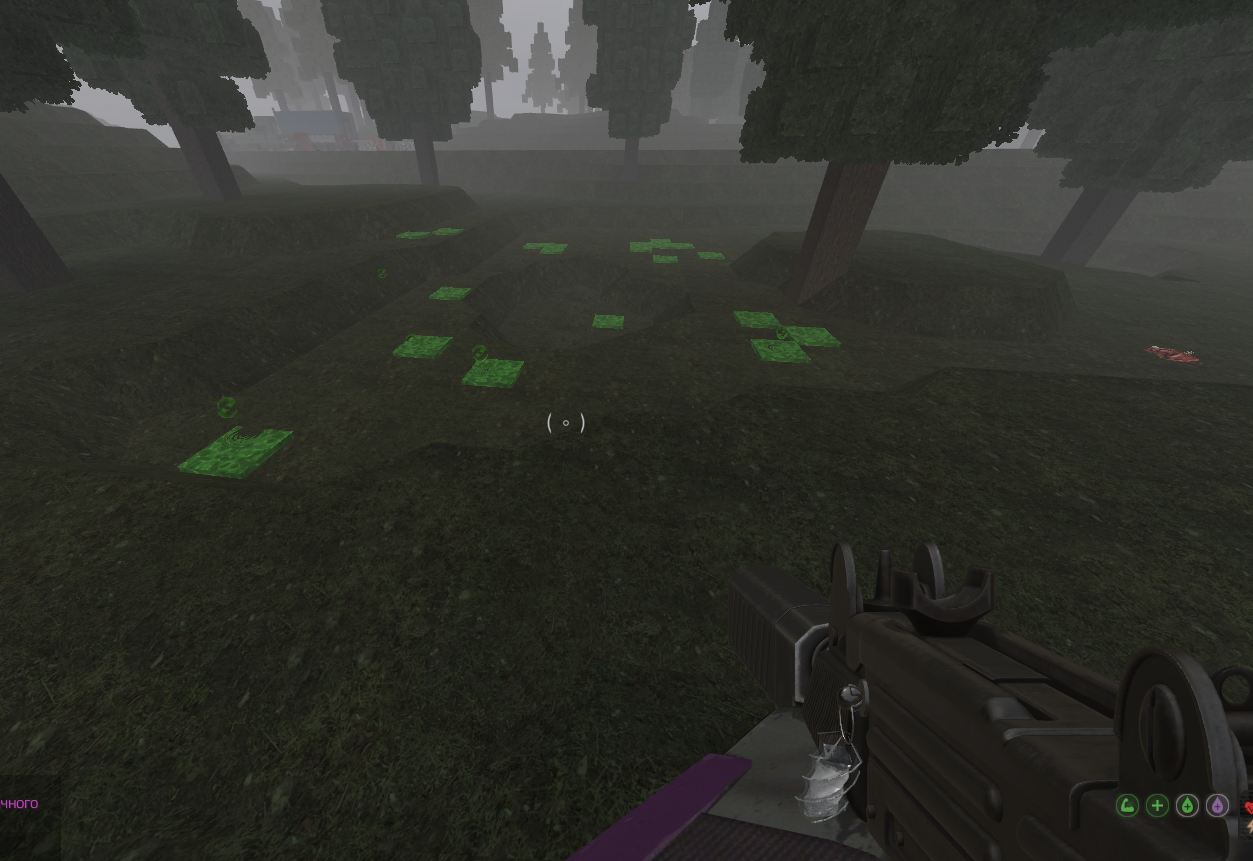Screen dimensions: 1253x861
Task: Select the green plus cross status icon
Action: 1157,805
